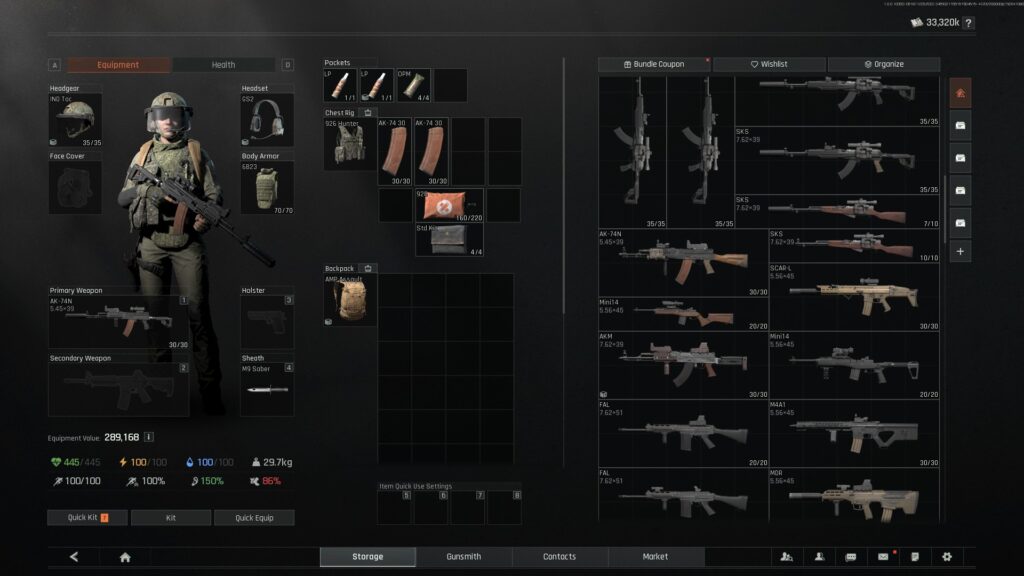The width and height of the screenshot is (1024, 576).
Task: Open the Market tab
Action: 655,556
